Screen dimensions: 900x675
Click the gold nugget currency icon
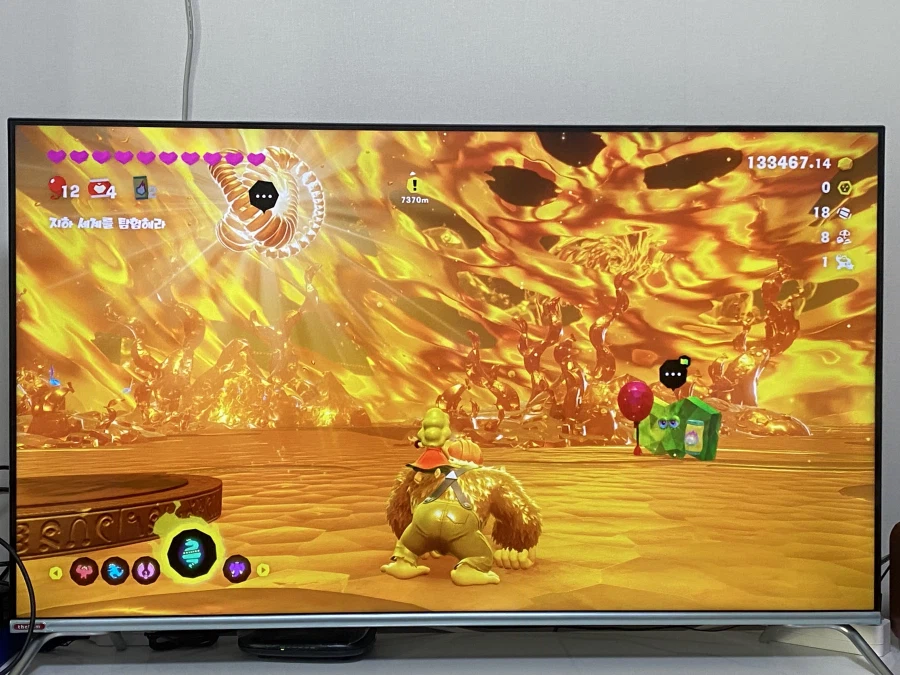(x=845, y=163)
